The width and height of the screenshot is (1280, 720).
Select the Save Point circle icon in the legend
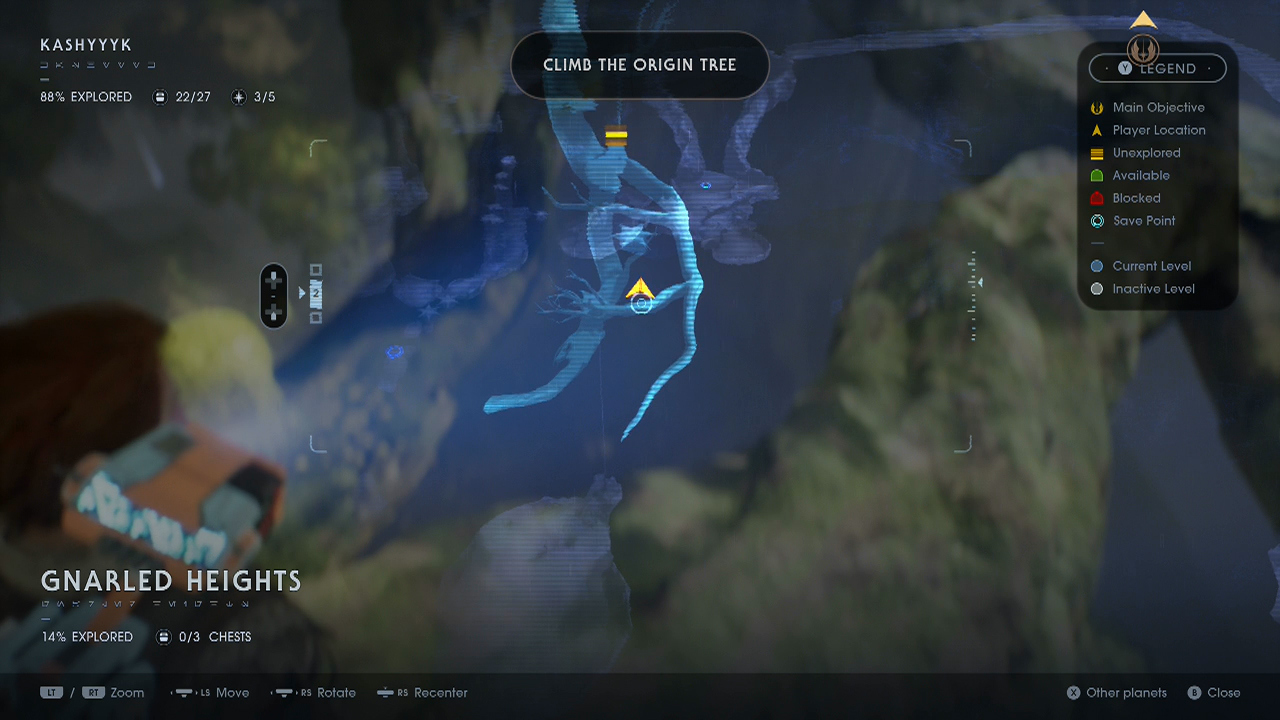pos(1096,221)
